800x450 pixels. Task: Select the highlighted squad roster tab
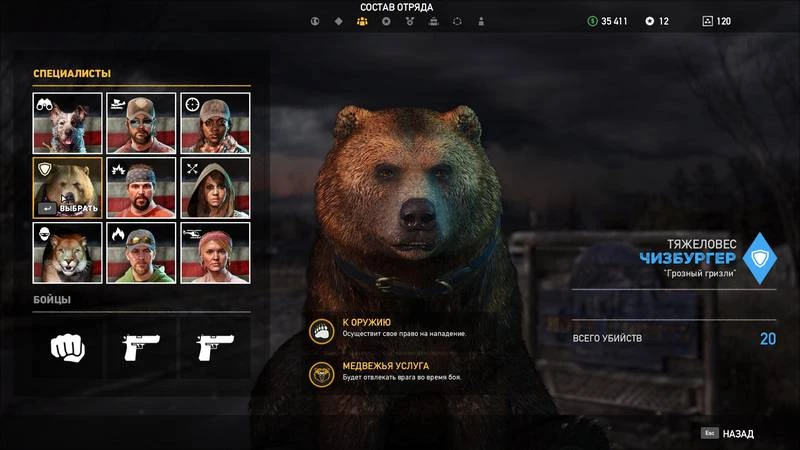pos(362,21)
